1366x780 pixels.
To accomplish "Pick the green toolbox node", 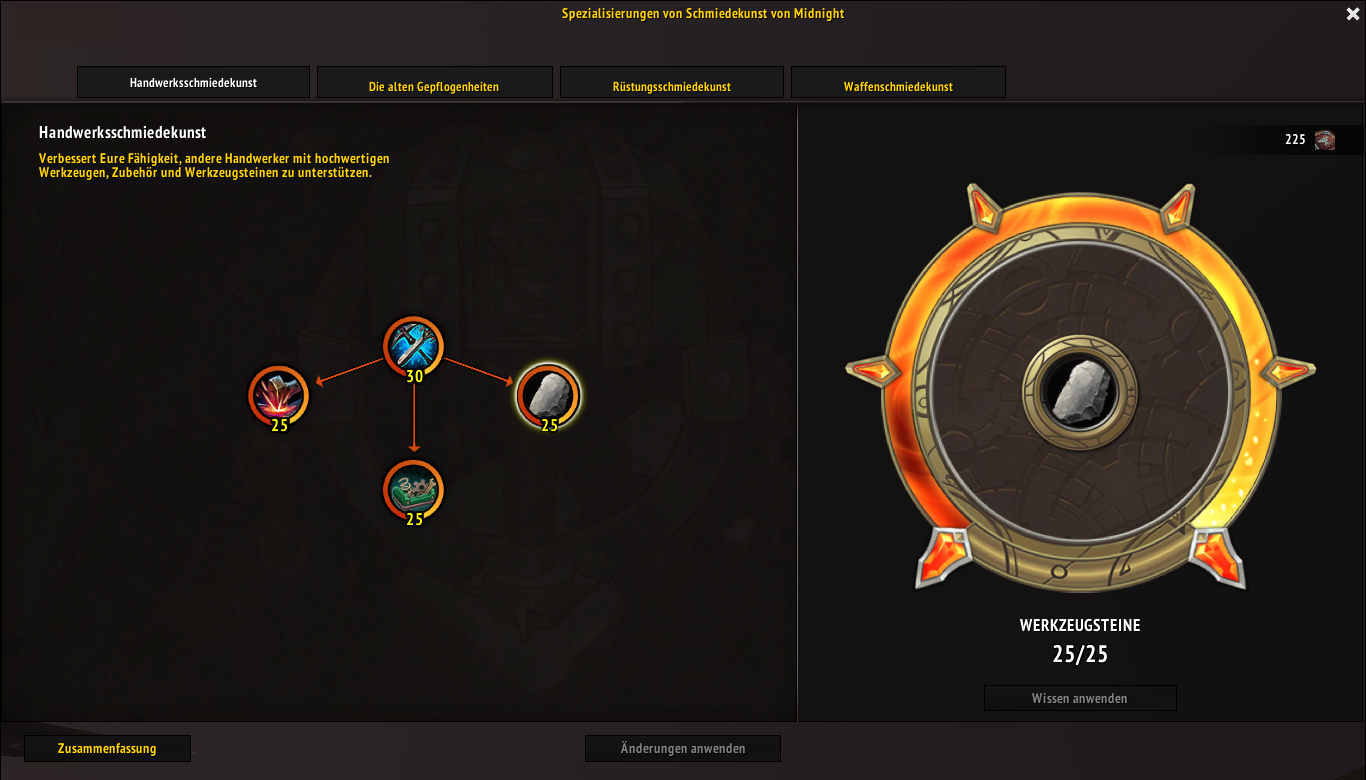I will tap(413, 490).
